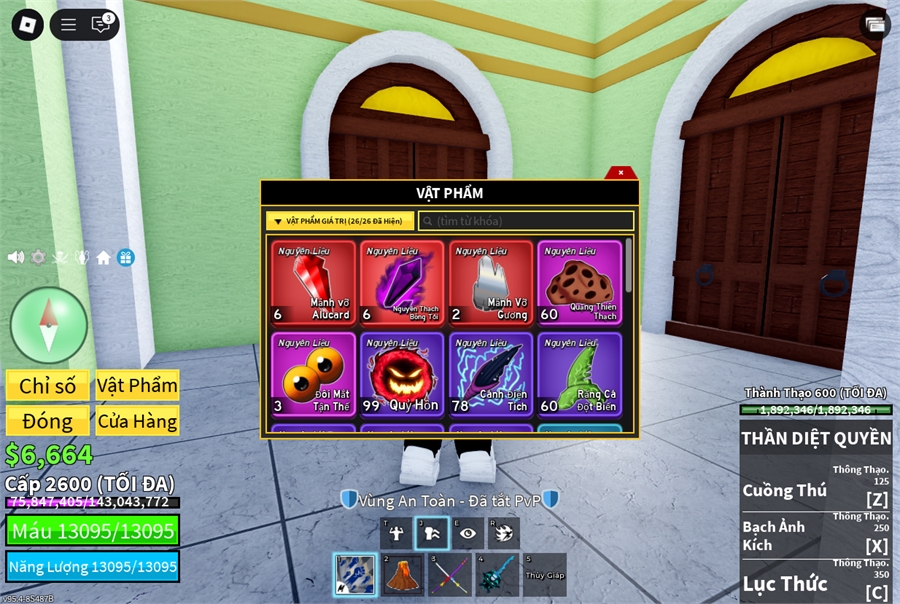Select the Răng Cá Đột Biến item
Viewport: 900px width, 604px height.
point(579,374)
